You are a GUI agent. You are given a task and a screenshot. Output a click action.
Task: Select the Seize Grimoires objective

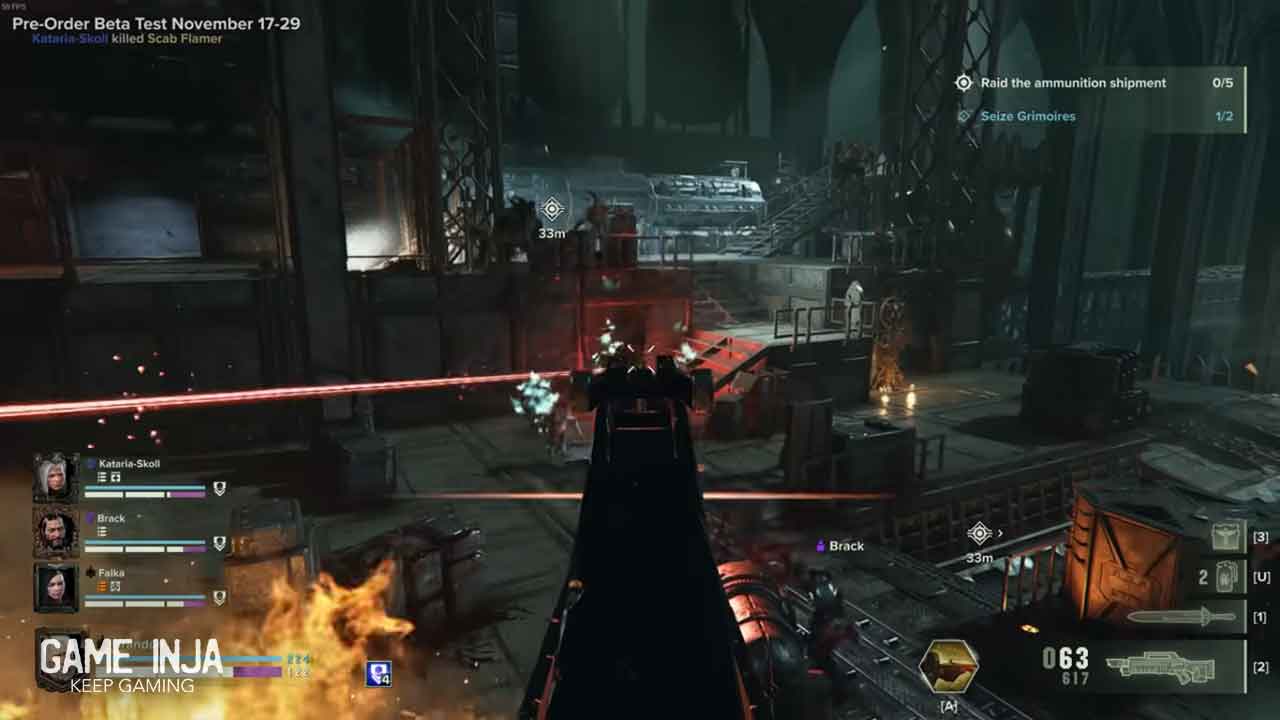[x=1027, y=116]
